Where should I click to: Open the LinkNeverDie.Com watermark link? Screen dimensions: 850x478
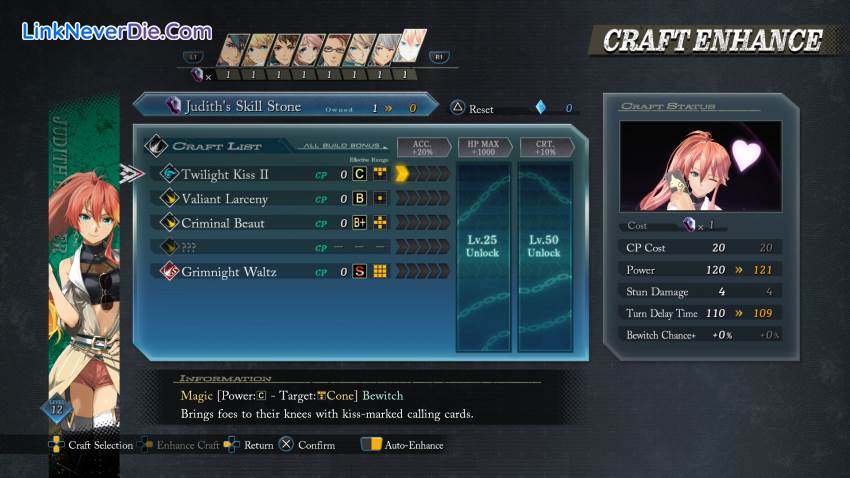tap(117, 31)
